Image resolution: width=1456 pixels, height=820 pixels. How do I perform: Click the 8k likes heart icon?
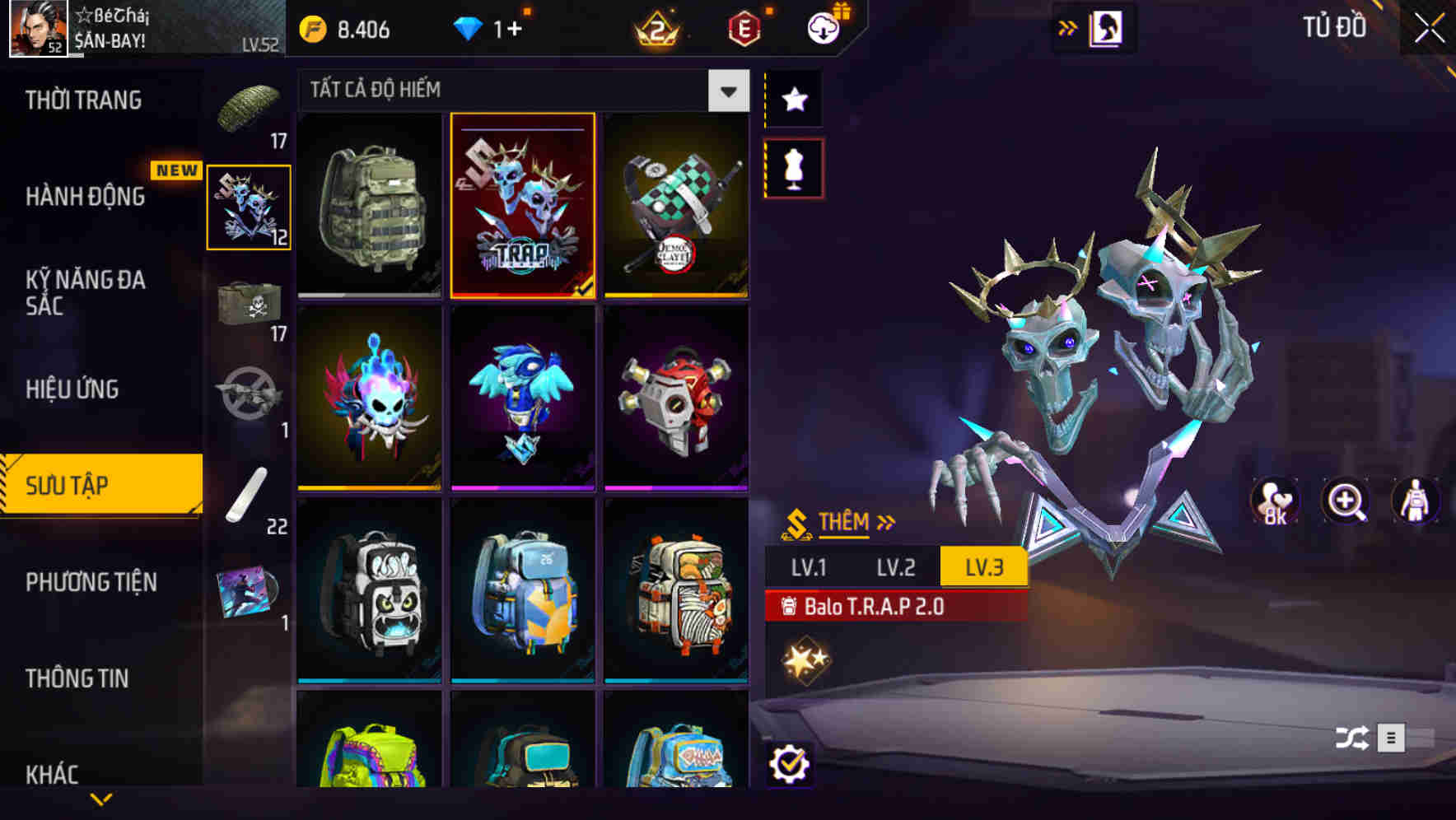1273,501
